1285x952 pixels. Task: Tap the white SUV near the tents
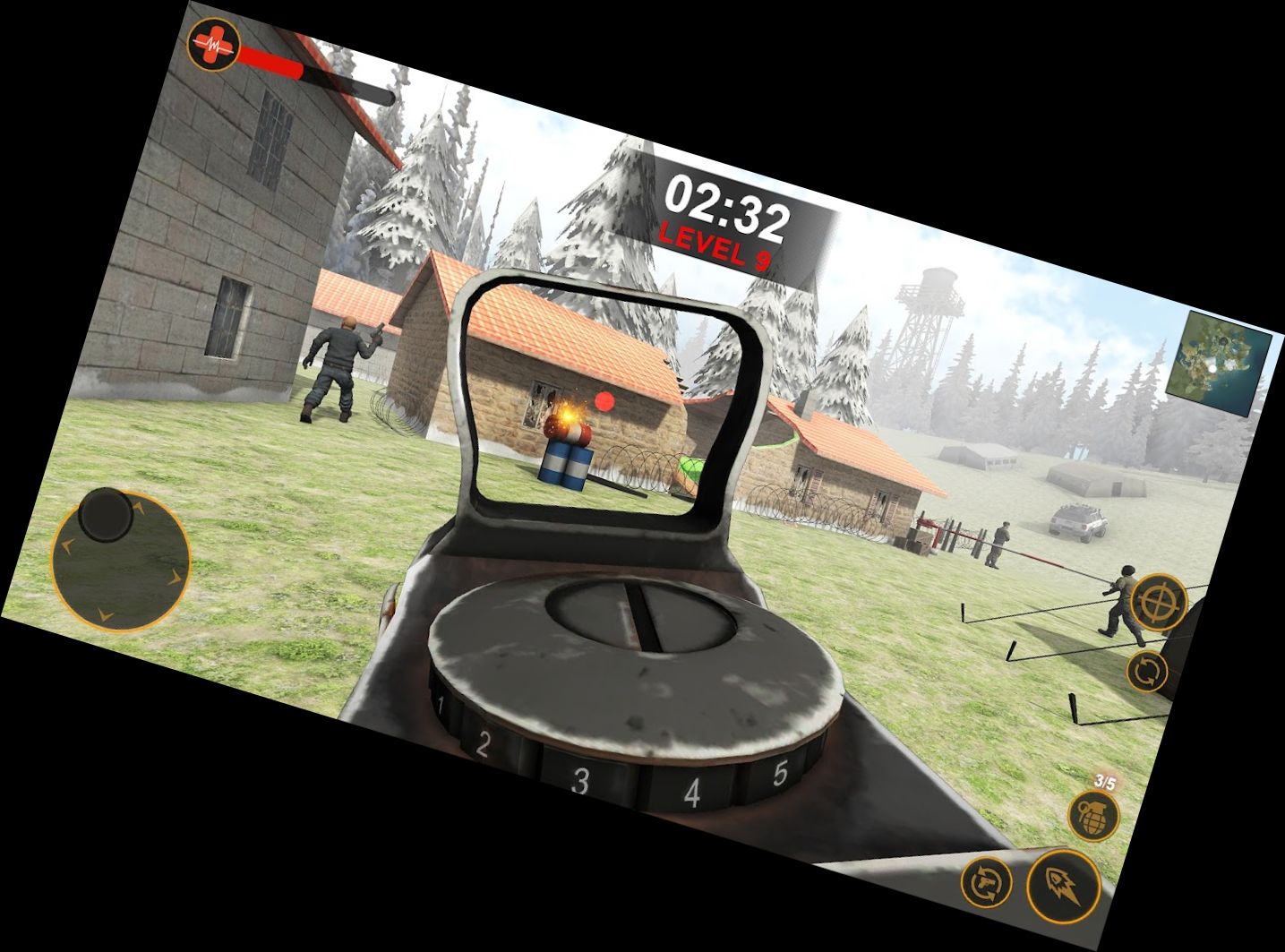[x=1077, y=523]
